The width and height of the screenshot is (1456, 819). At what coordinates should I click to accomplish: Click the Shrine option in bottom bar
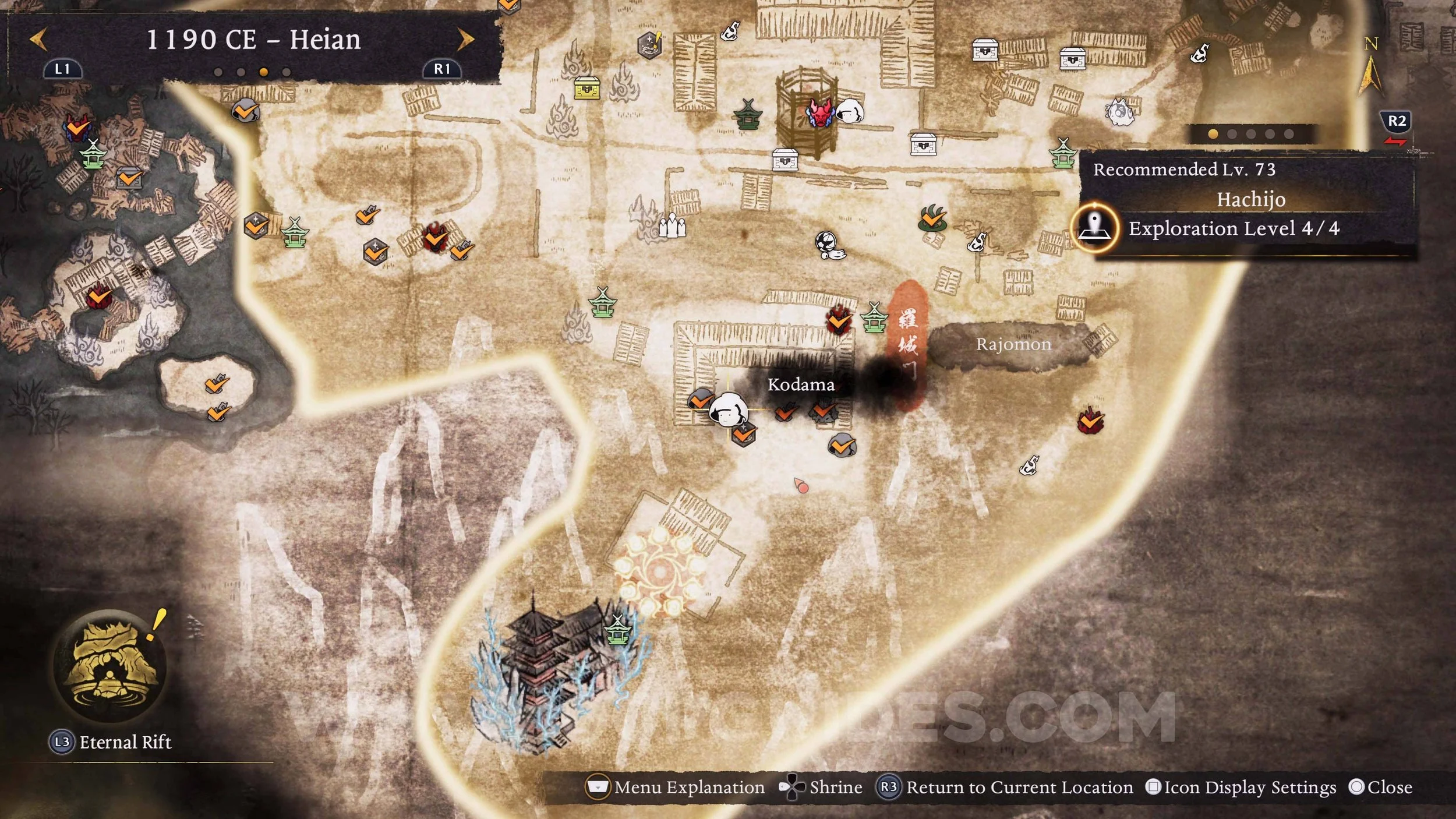point(821,788)
